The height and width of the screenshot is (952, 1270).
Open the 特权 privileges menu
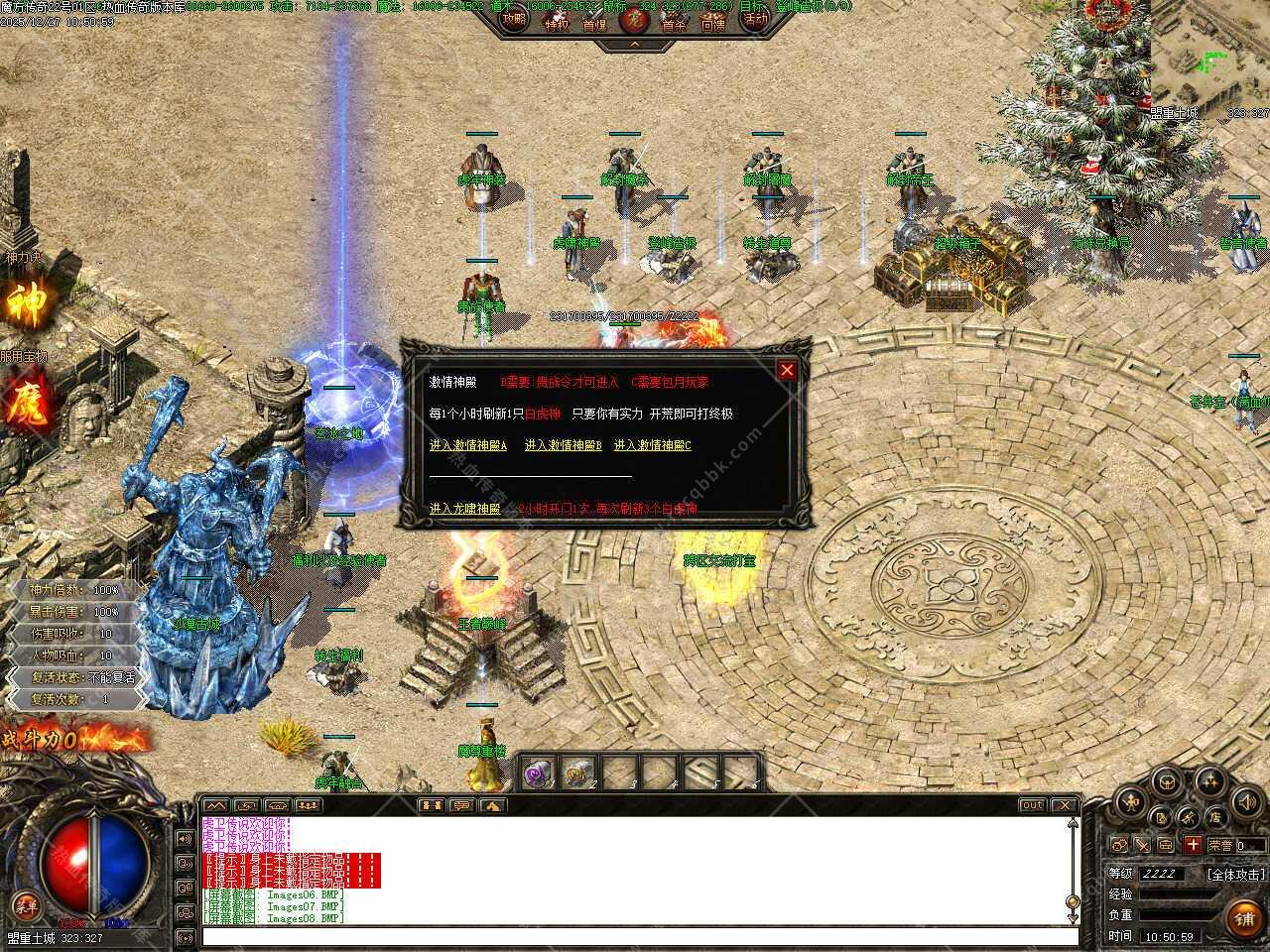558,22
